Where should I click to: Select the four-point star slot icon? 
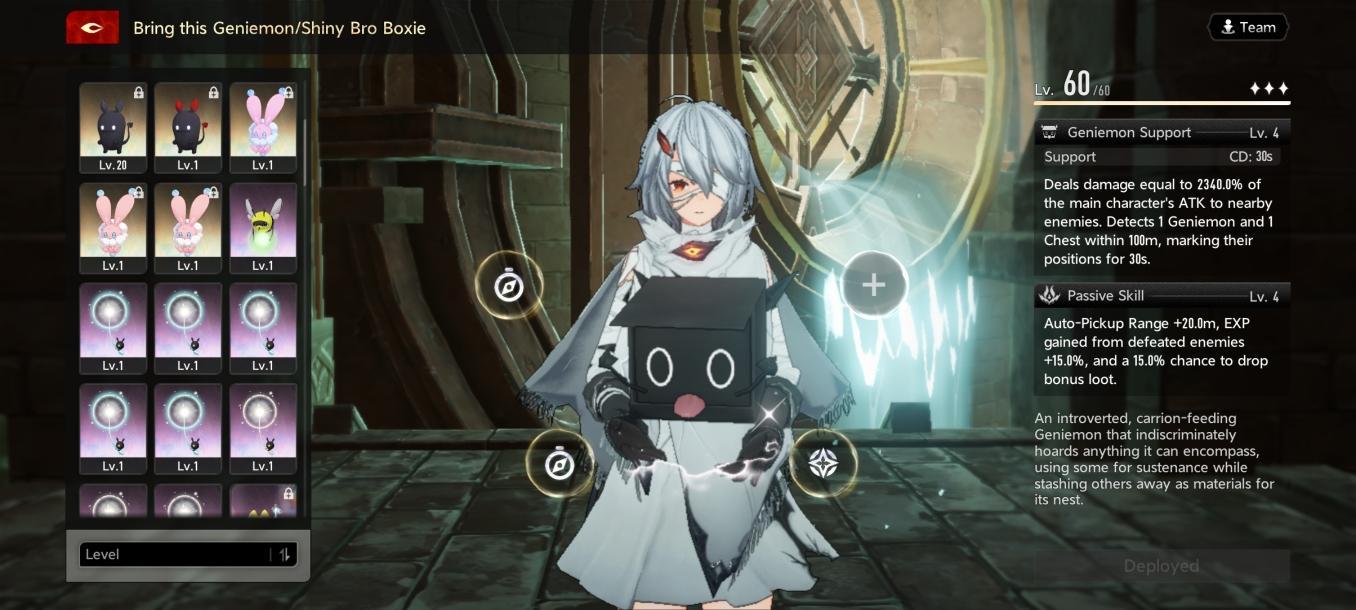(823, 463)
